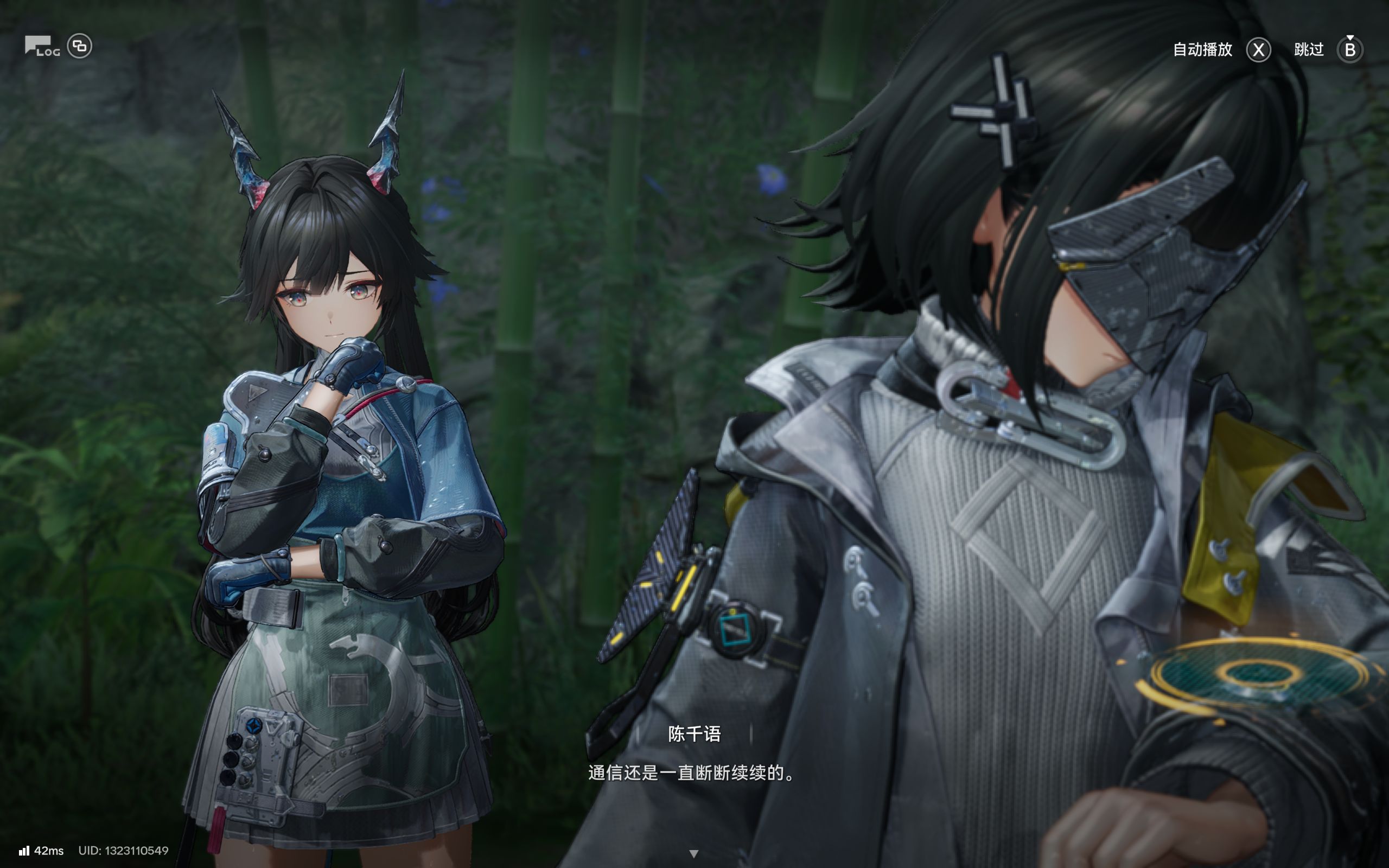Open the dialogue LOG history

click(x=42, y=47)
